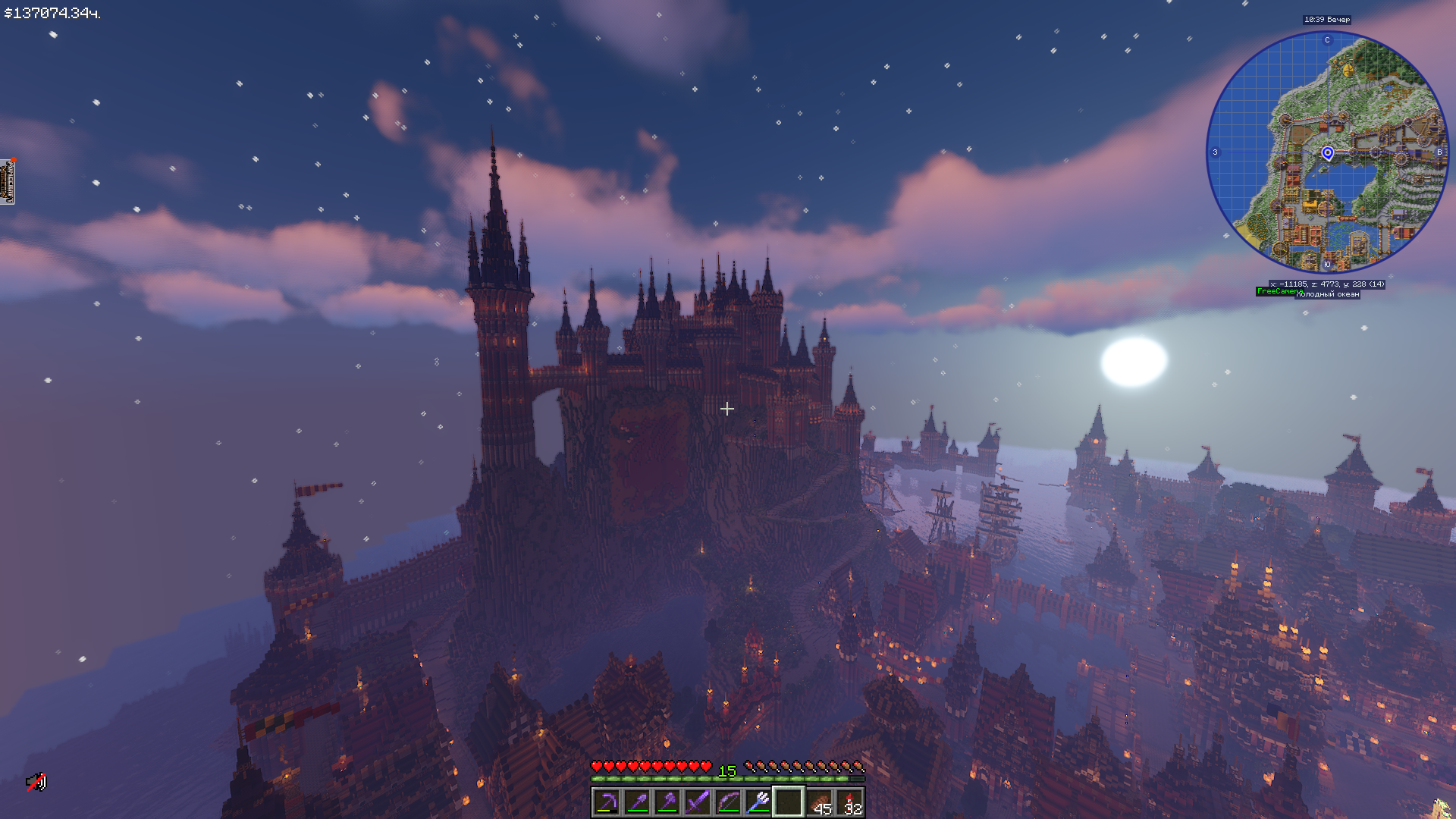The image size is (1456, 819).
Task: Select the netherite axe hotbar slot
Action: 667,802
